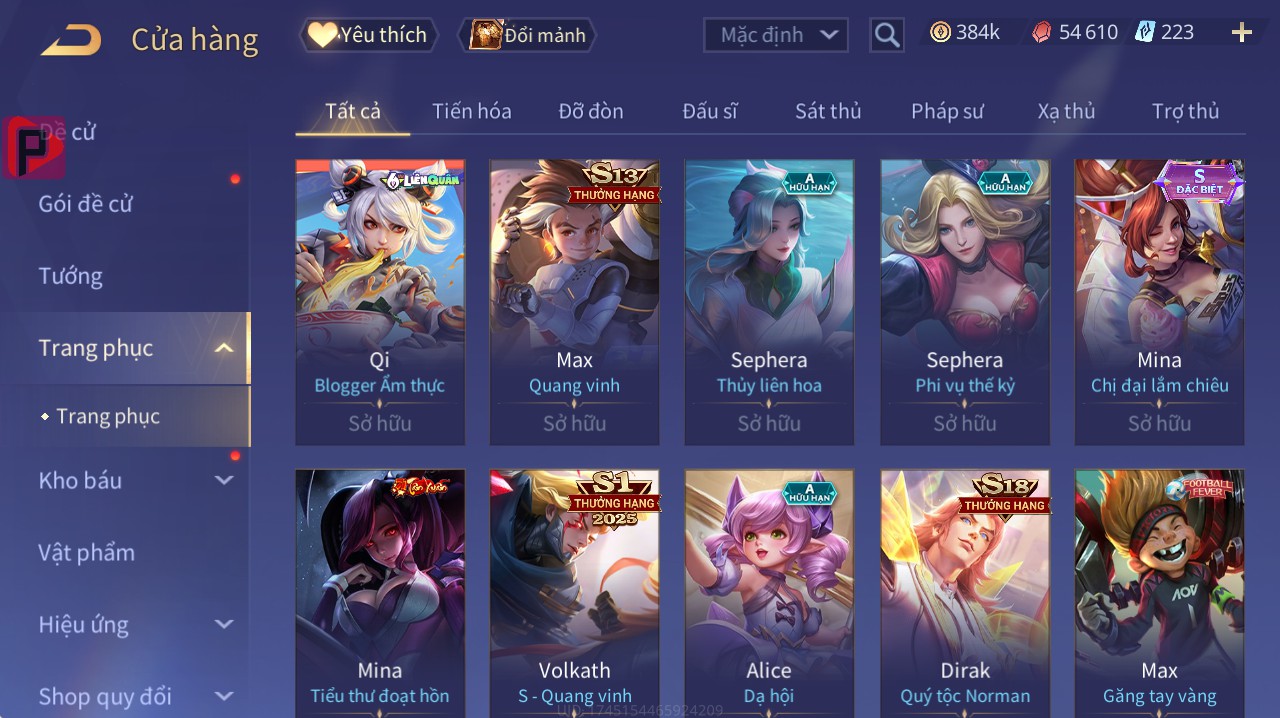View the Trợ thủ tab
1280x718 pixels.
point(1185,111)
